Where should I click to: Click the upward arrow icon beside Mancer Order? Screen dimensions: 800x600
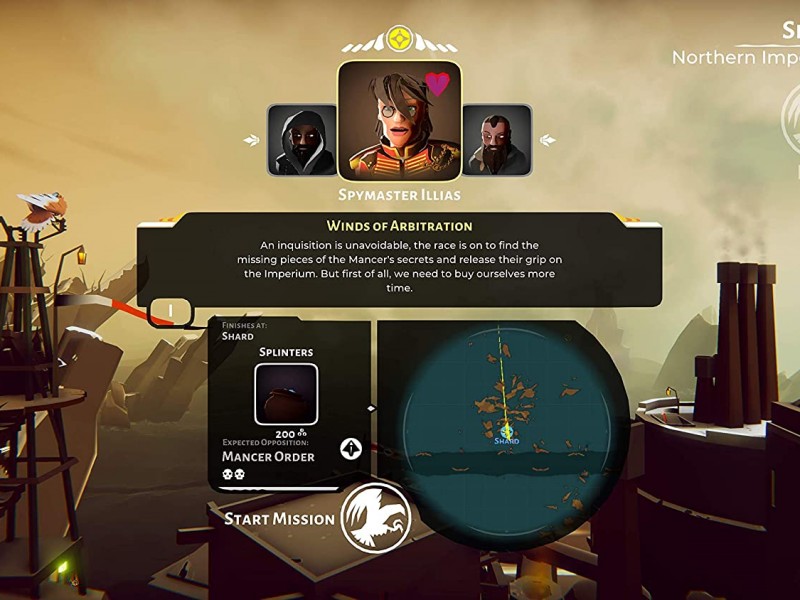point(351,448)
